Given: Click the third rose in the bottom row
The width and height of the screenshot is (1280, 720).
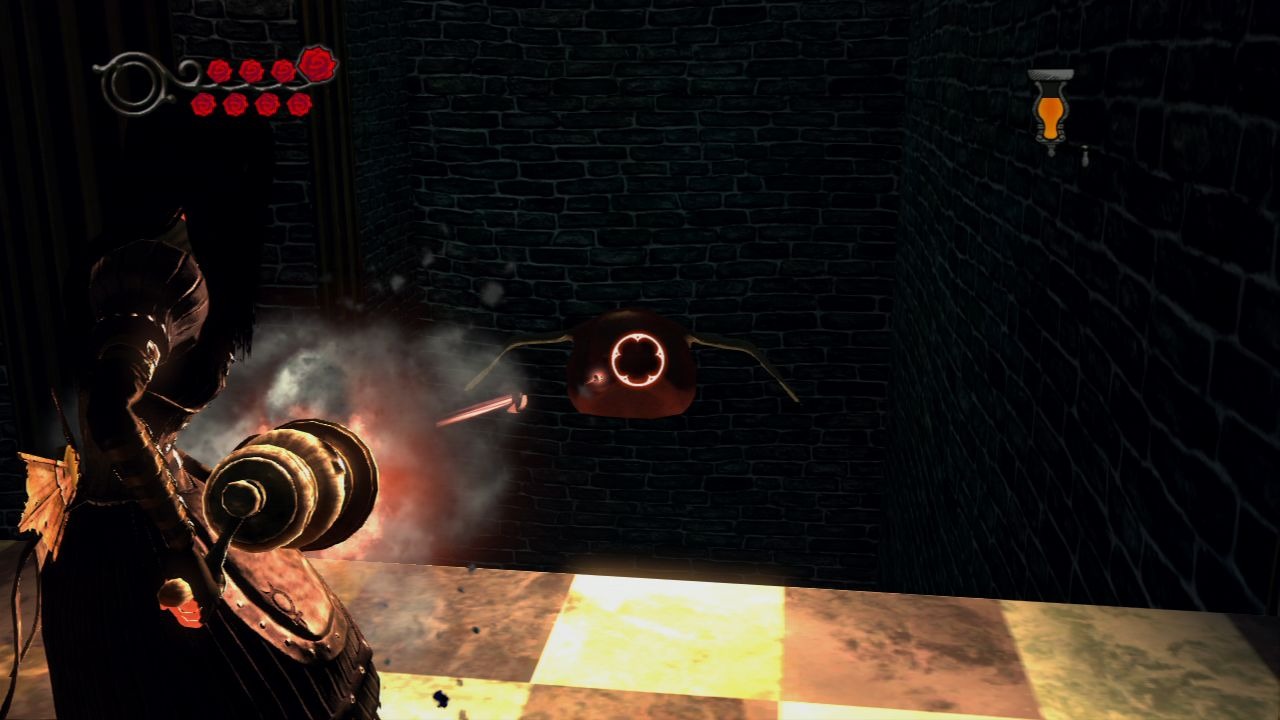Looking at the screenshot, I should click(266, 104).
